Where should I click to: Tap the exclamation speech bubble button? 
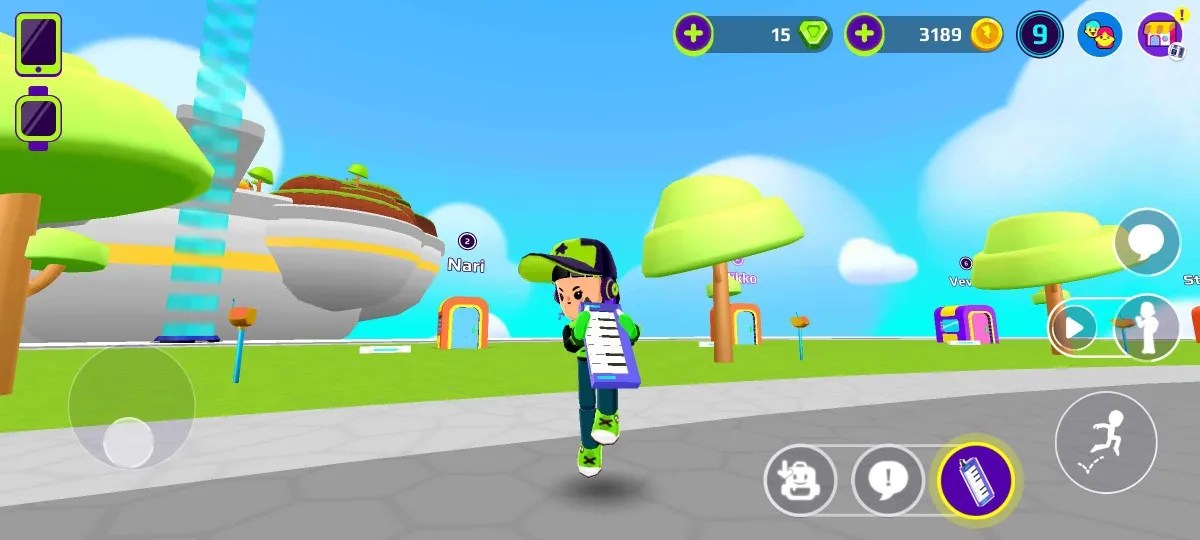[887, 481]
